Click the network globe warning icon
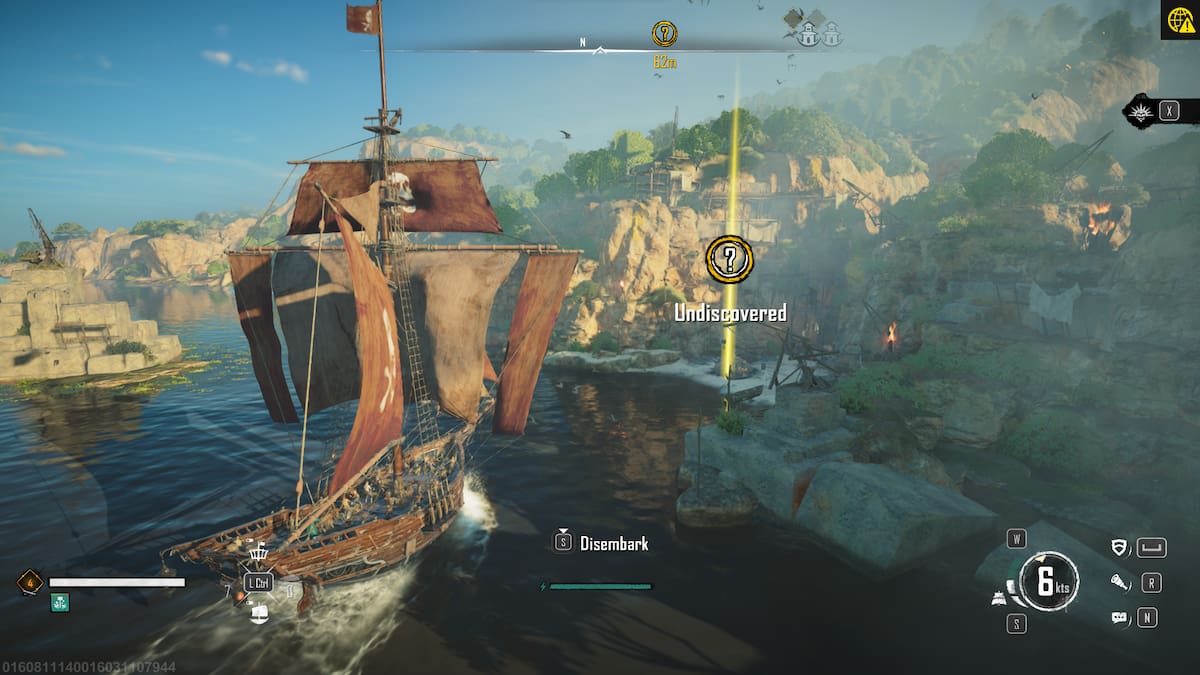Viewport: 1200px width, 675px height. coord(1180,20)
